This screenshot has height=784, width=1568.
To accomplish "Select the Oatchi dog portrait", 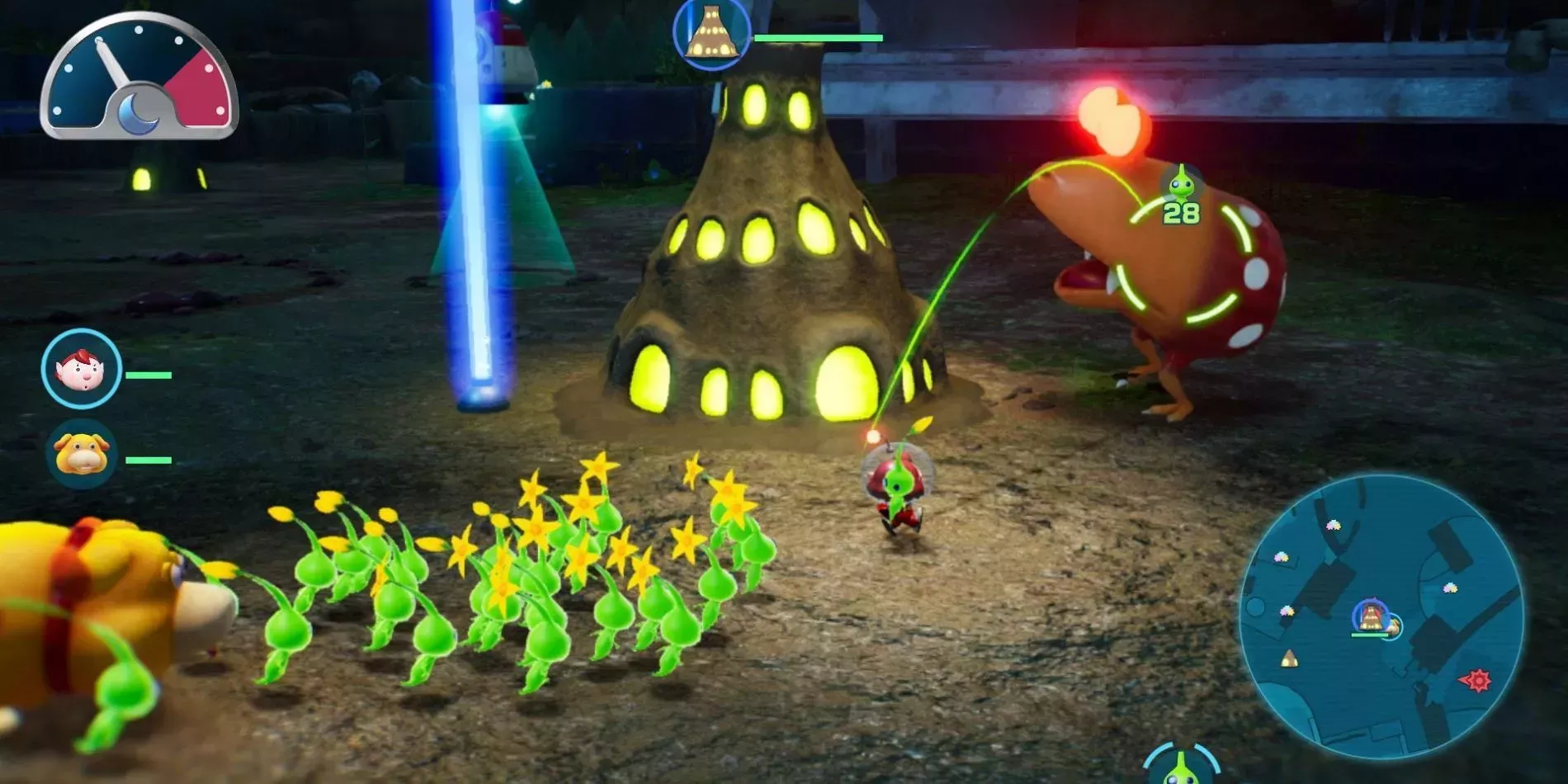I will pos(81,455).
